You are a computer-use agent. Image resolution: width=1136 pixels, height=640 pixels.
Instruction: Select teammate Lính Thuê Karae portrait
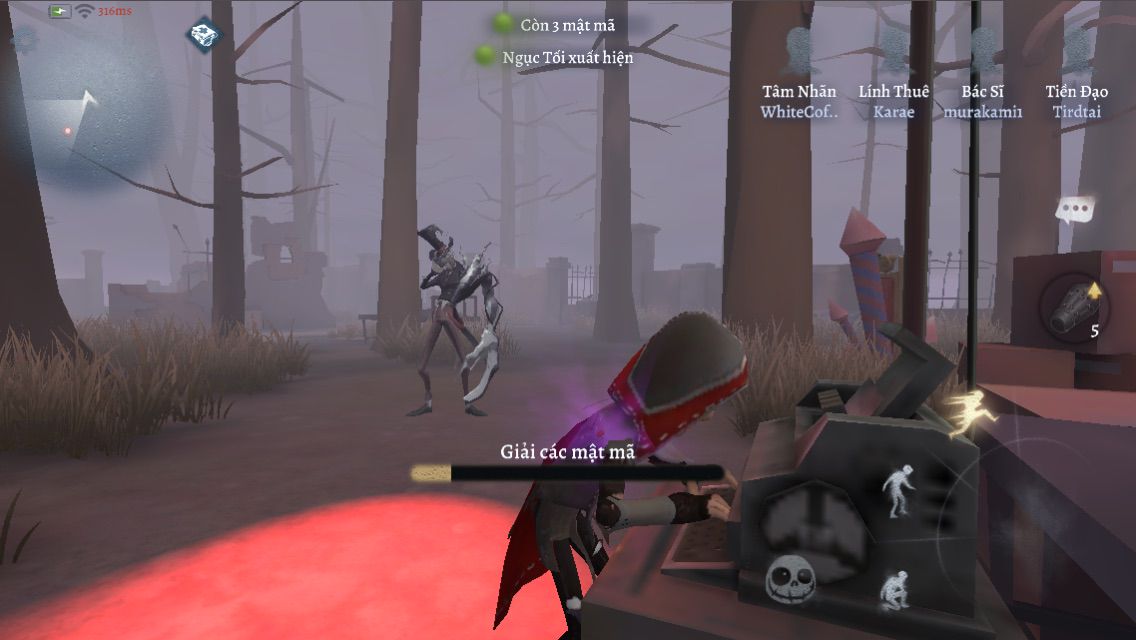pyautogui.click(x=893, y=51)
